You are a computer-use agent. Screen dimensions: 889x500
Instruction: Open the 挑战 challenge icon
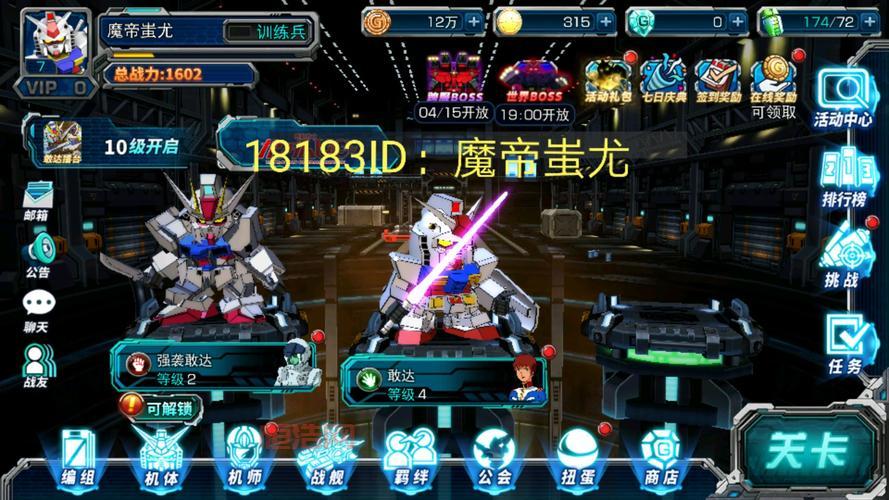tap(843, 256)
